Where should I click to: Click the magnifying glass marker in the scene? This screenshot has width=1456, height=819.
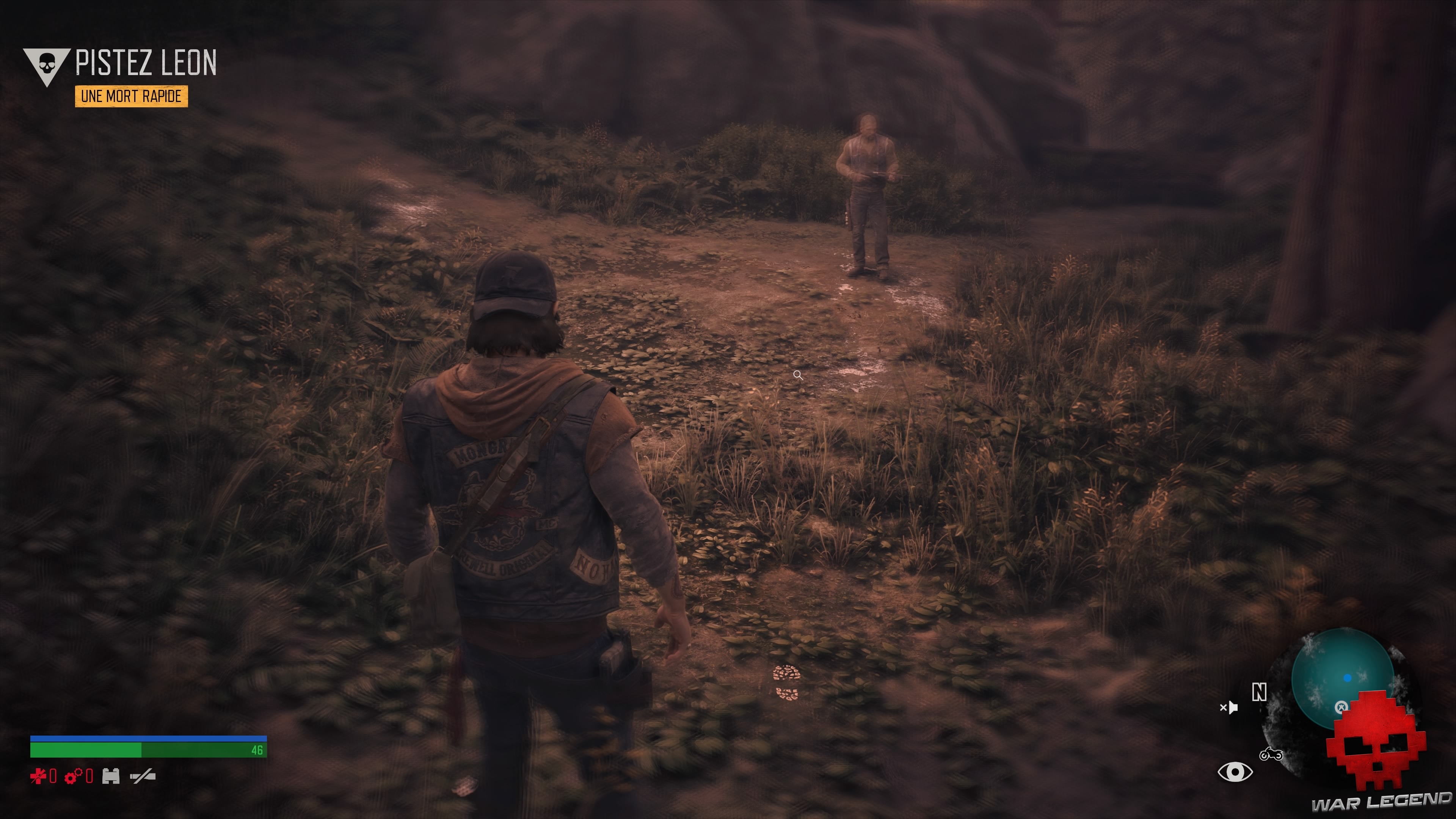click(799, 375)
